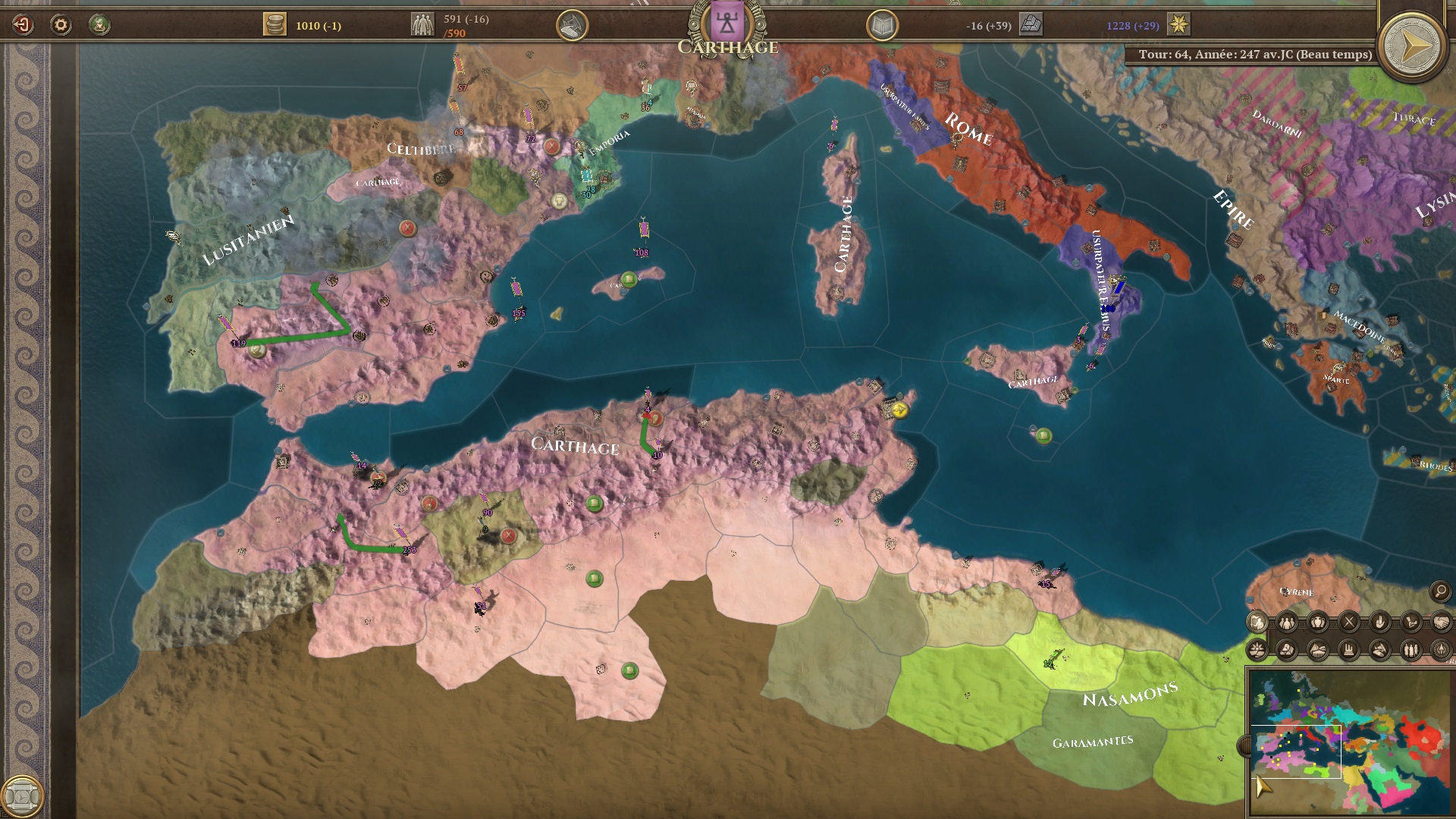Select the gold star legacy icon
The image size is (1456, 819).
[1178, 25]
